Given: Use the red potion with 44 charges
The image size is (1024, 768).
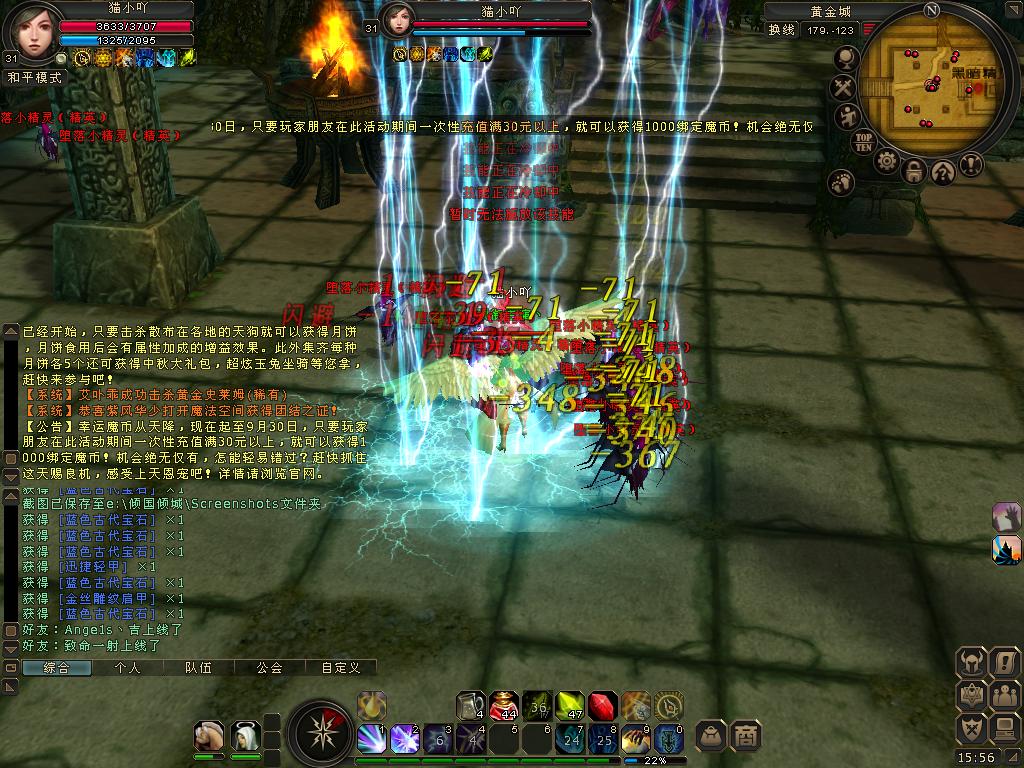Looking at the screenshot, I should pyautogui.click(x=505, y=706).
